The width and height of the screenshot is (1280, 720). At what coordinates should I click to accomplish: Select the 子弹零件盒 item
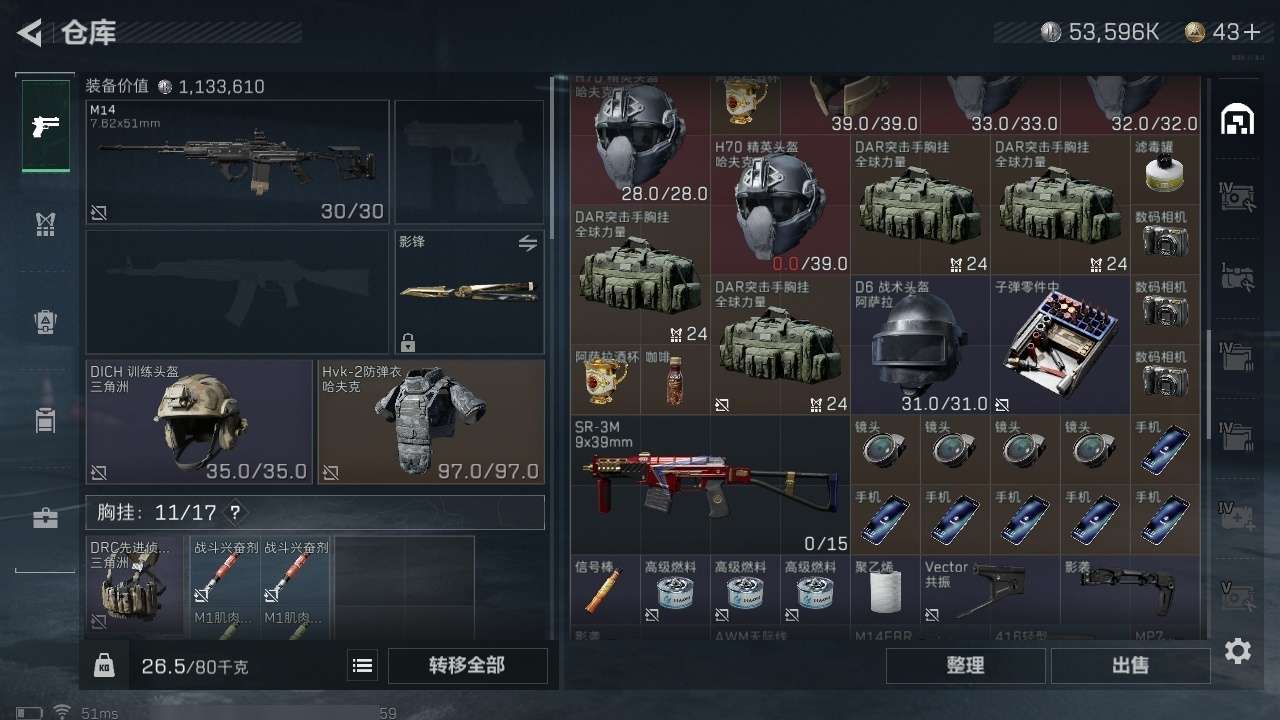pos(1059,345)
